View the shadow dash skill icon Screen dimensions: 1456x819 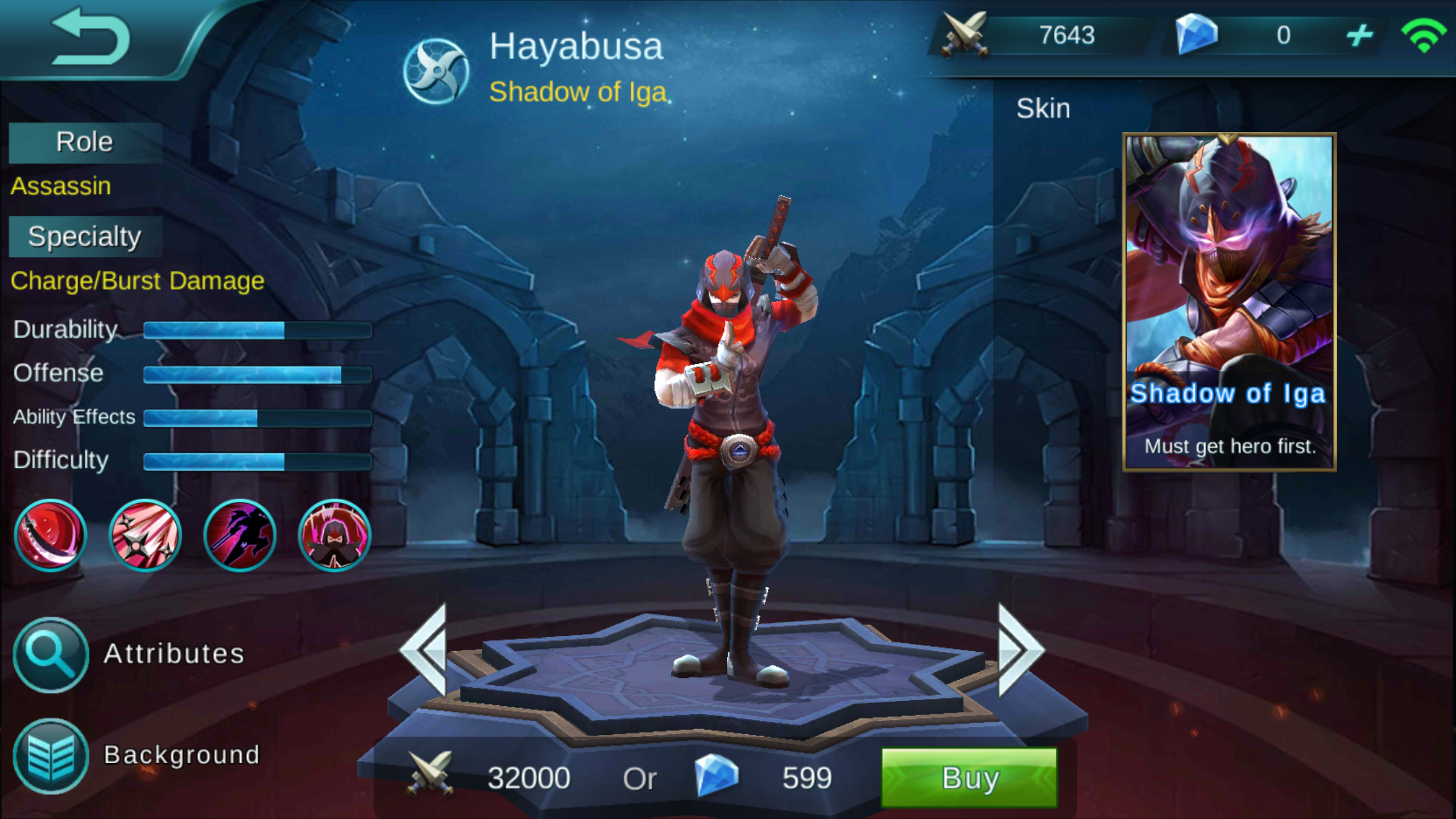239,535
